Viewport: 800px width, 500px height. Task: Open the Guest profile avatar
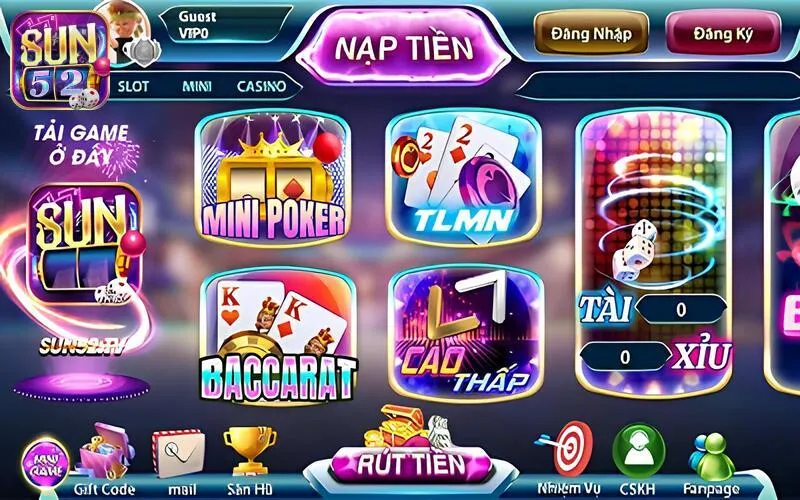coord(120,27)
